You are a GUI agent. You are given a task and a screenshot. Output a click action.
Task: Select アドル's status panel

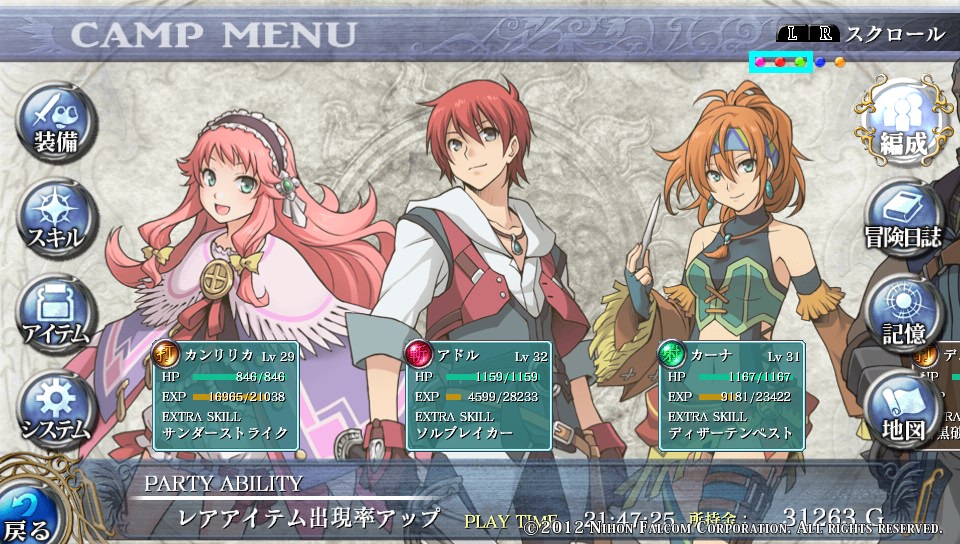[x=478, y=394]
